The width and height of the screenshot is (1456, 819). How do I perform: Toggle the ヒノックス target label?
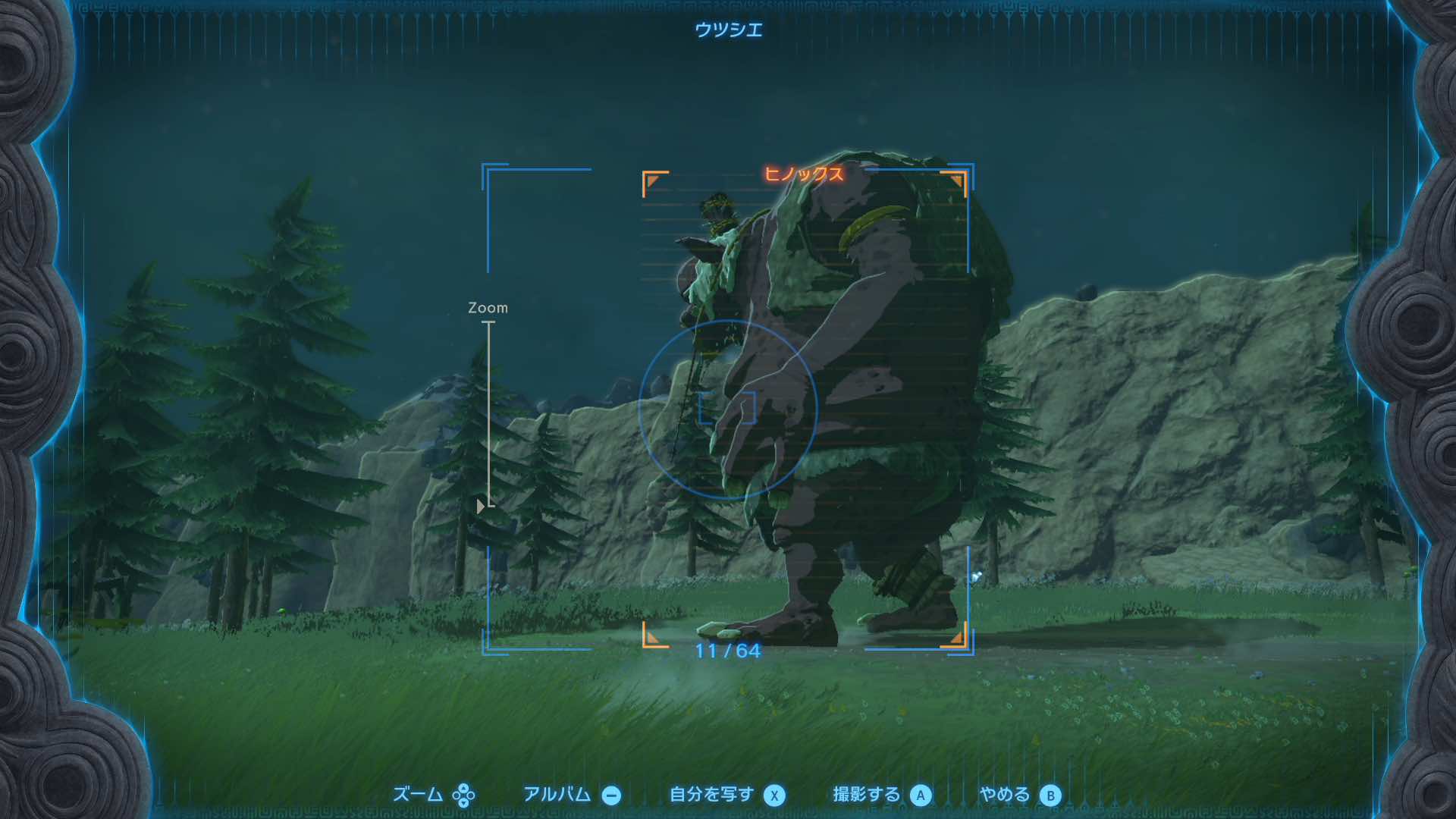(804, 174)
